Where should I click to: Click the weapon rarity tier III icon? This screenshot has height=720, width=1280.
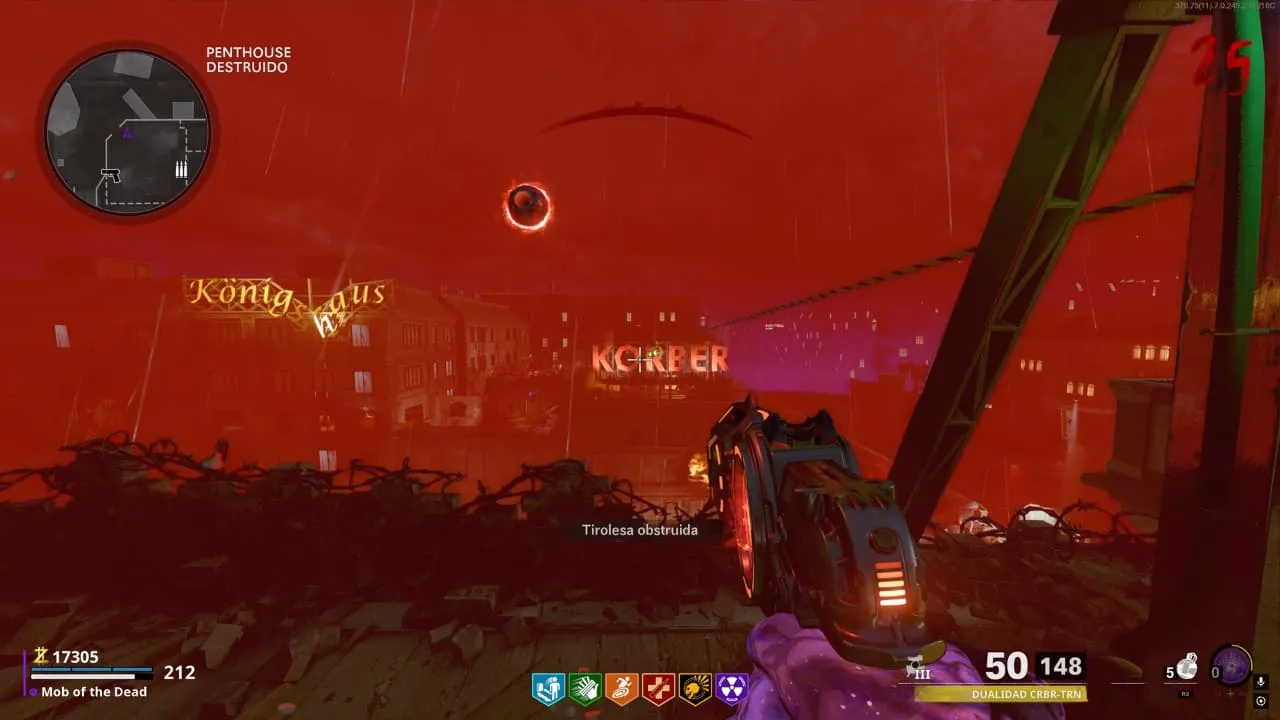click(917, 669)
